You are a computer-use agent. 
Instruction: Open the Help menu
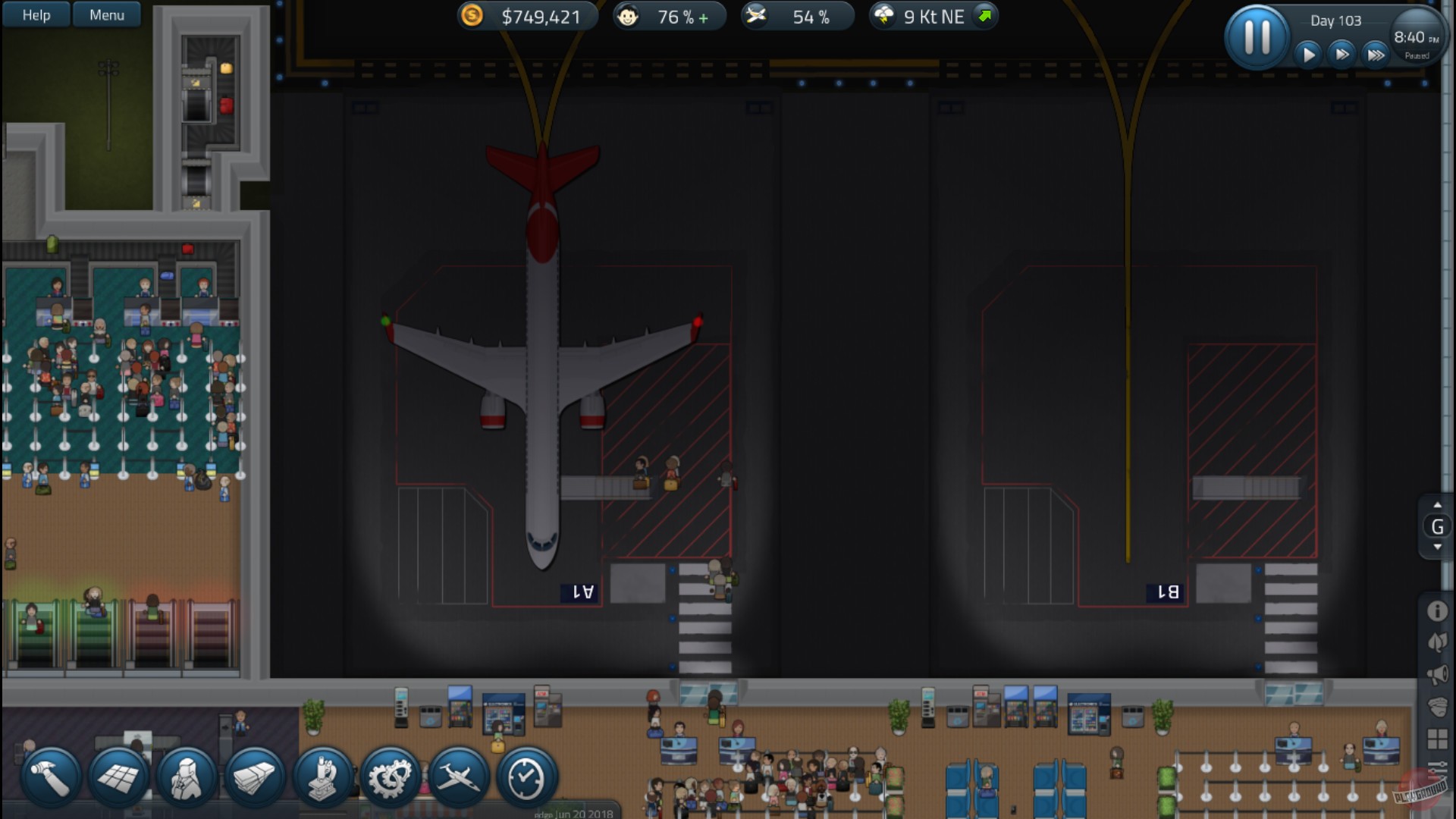(35, 14)
